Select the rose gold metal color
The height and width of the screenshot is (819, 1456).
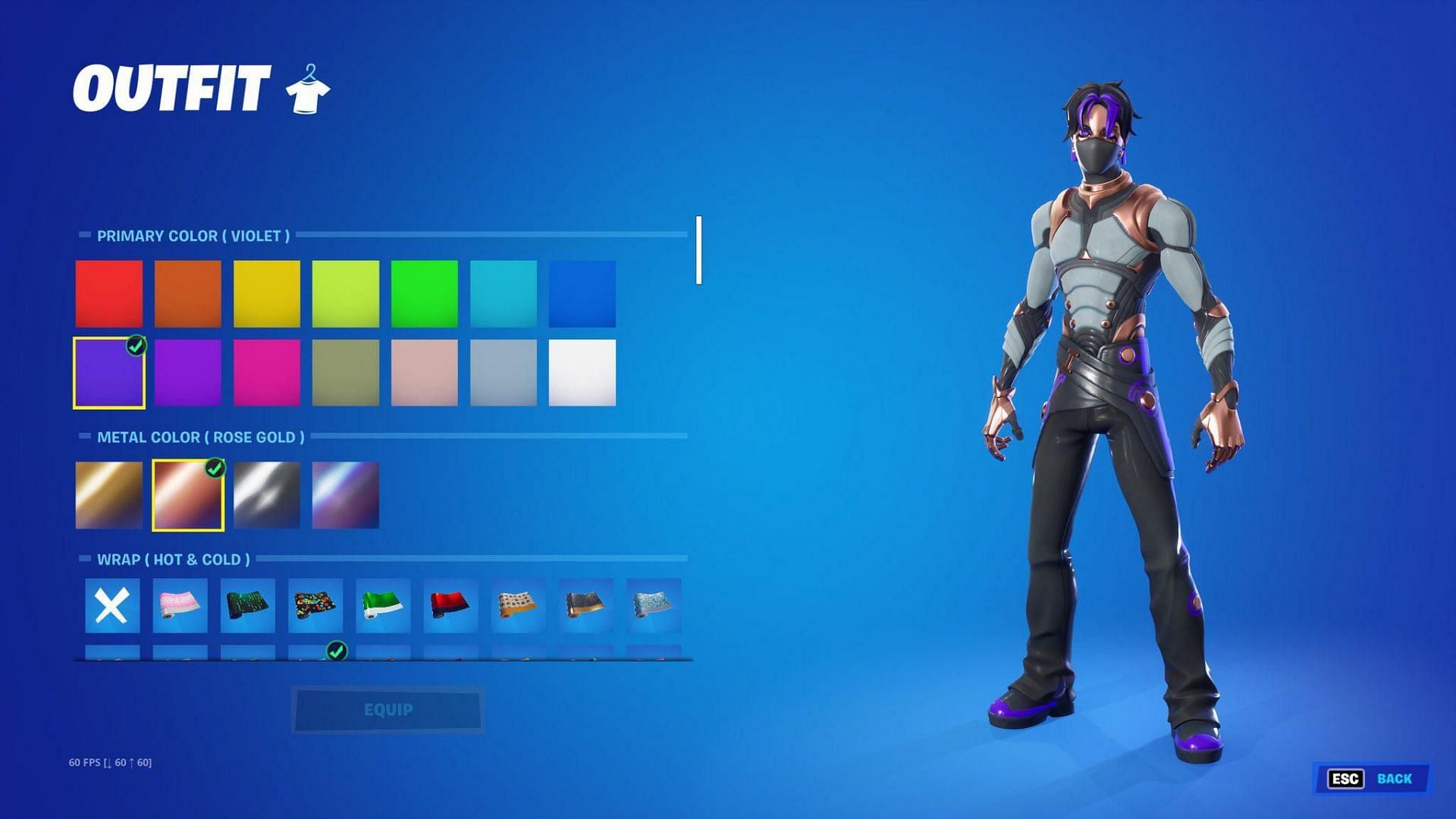tap(188, 495)
